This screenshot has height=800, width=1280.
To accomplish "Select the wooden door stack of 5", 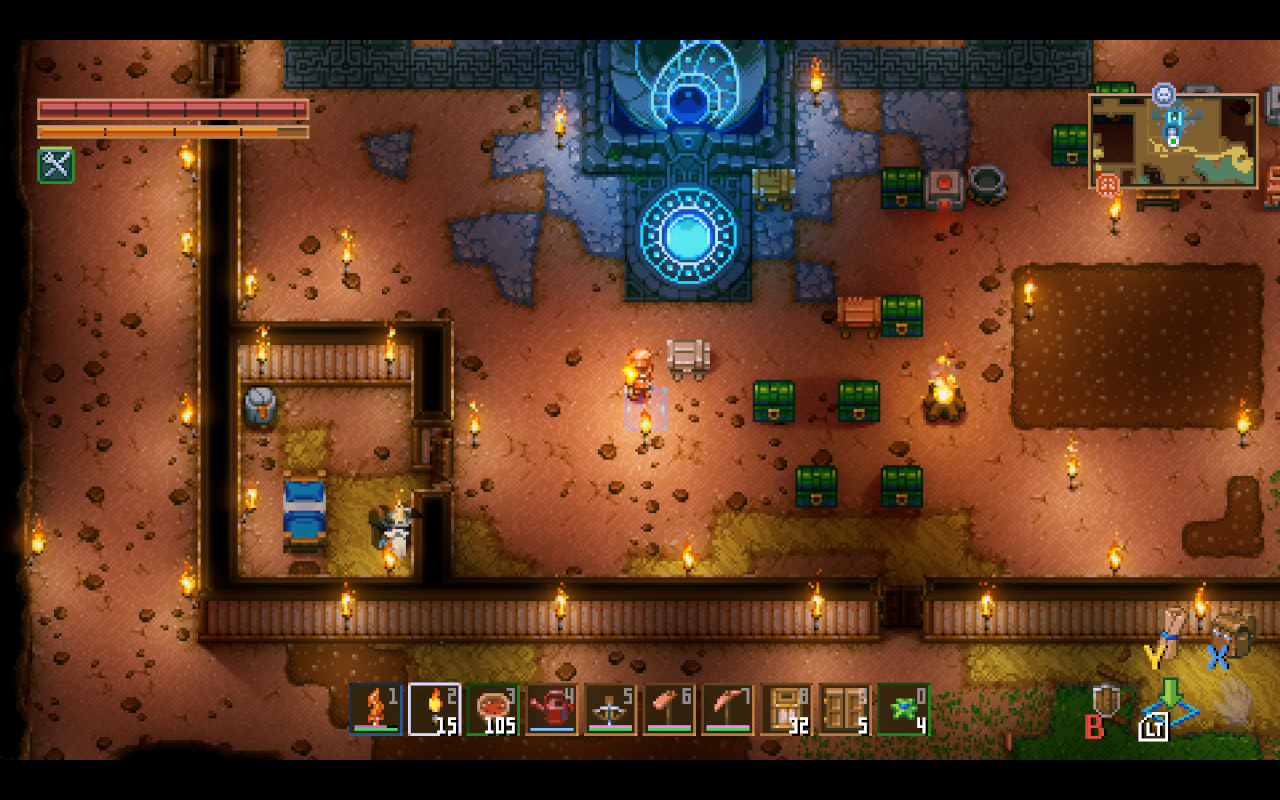I will 845,709.
